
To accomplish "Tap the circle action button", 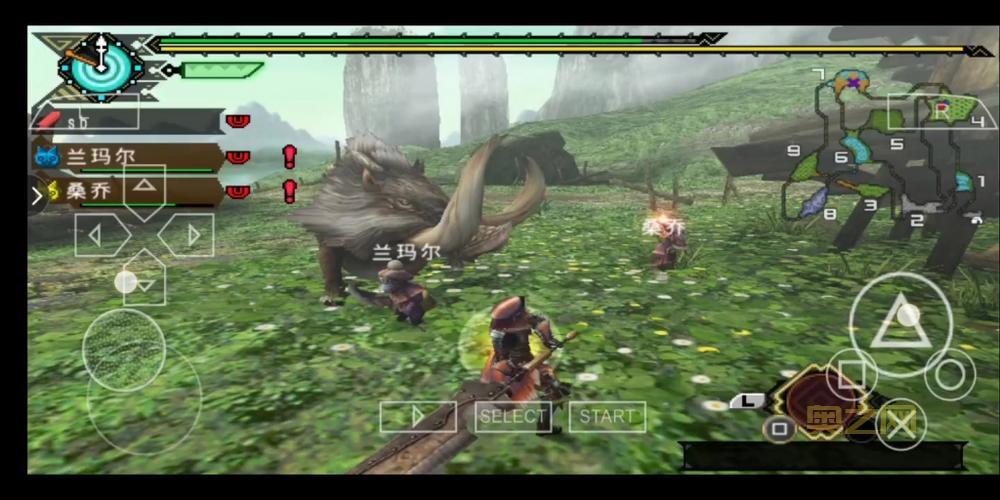I will [949, 374].
